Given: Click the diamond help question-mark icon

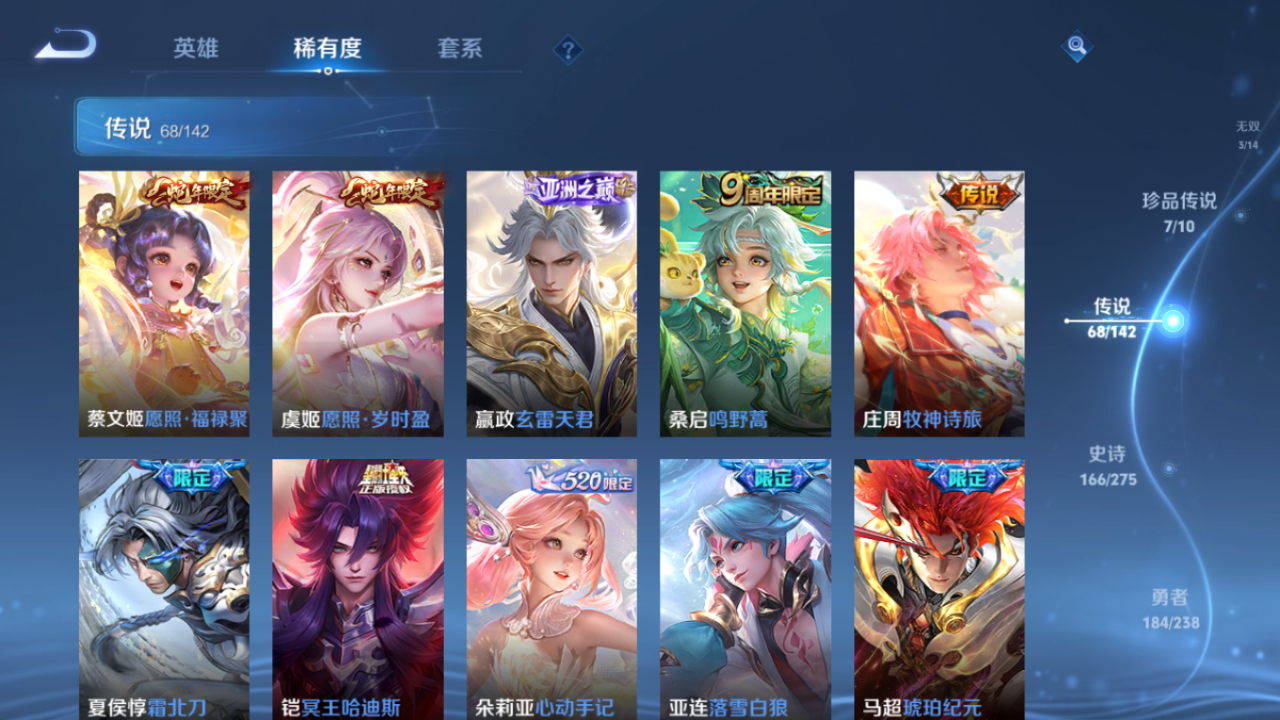Looking at the screenshot, I should 567,46.
